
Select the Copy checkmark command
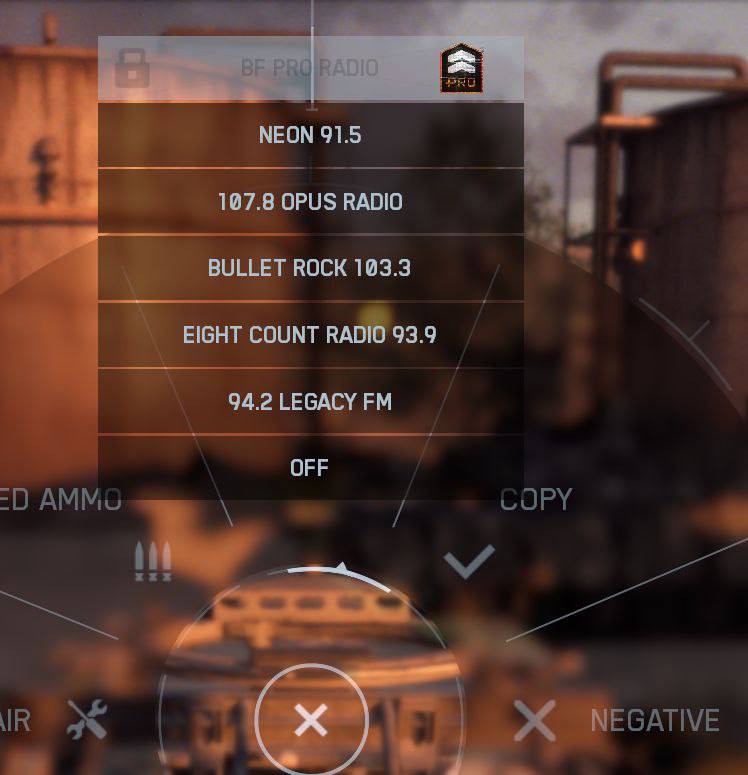pyautogui.click(x=469, y=562)
